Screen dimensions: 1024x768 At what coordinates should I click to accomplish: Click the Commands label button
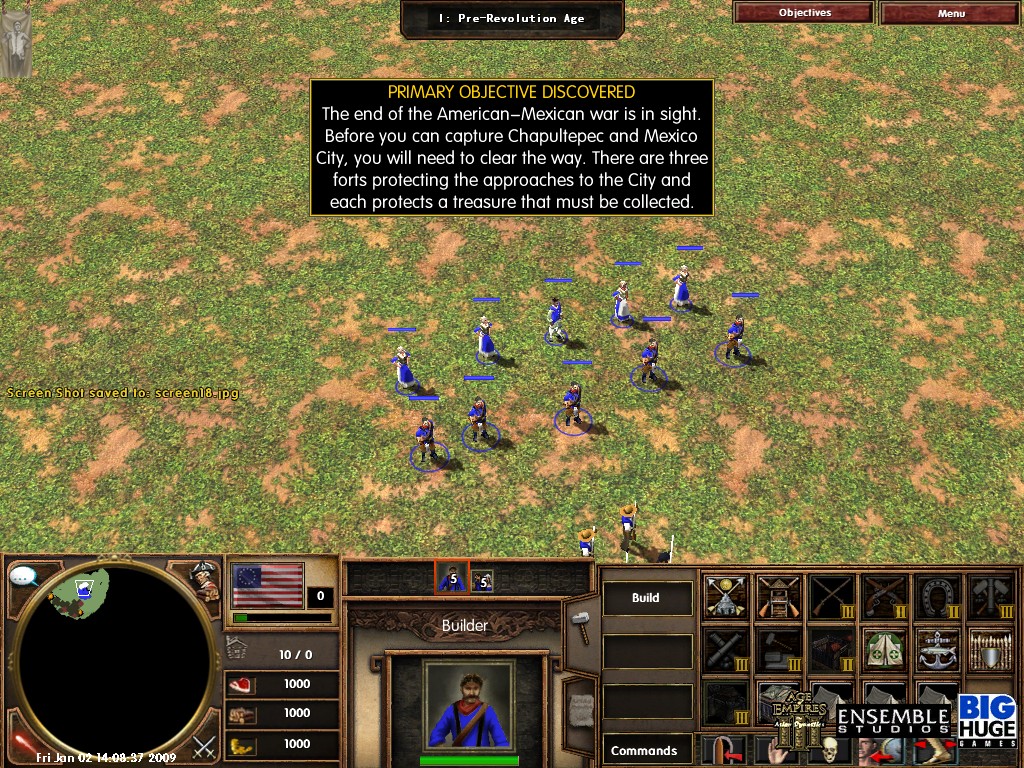(644, 750)
